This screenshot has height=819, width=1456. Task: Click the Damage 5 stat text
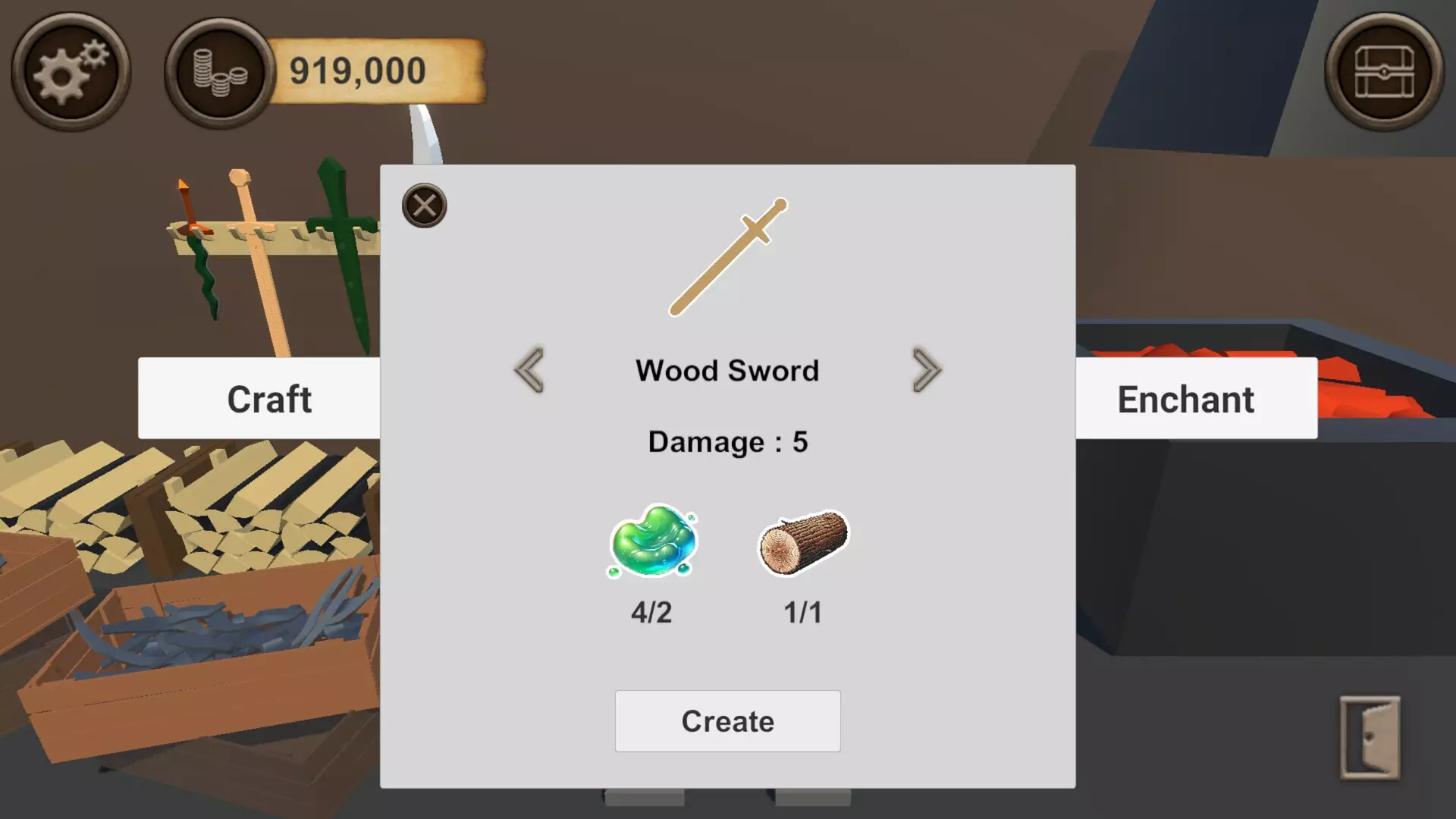point(727,441)
